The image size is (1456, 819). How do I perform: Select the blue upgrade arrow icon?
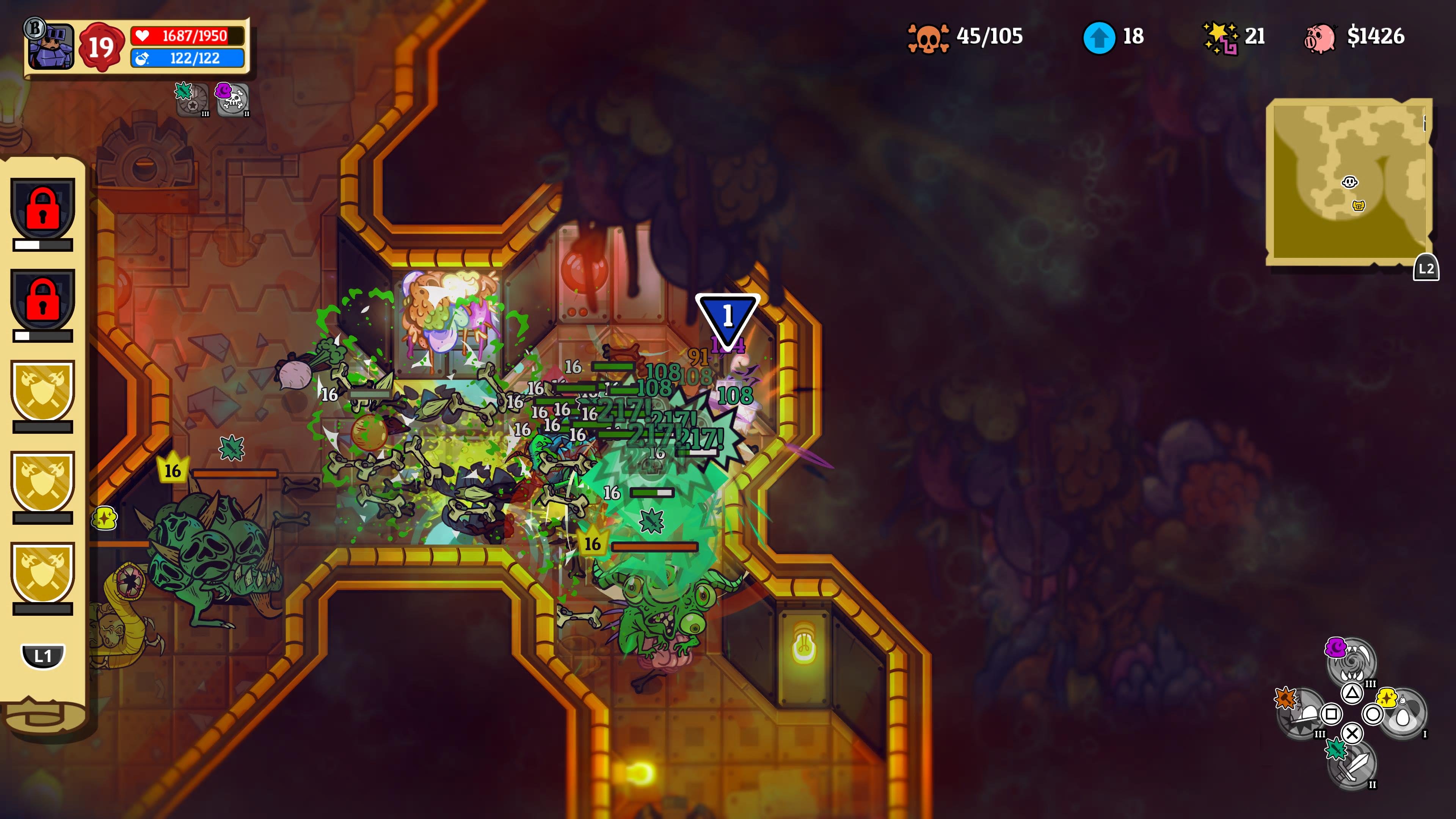click(1099, 37)
